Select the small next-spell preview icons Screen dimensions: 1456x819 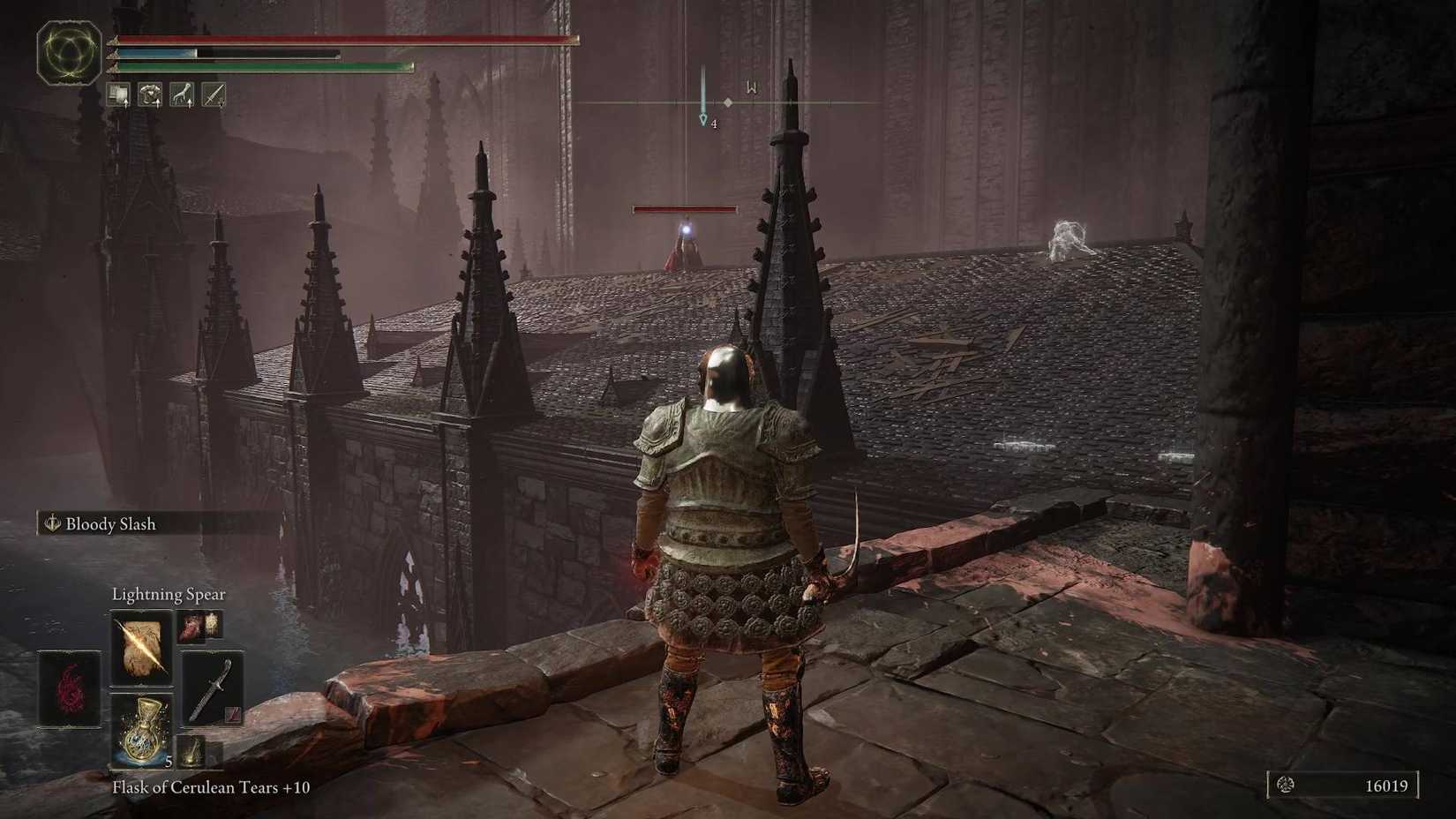click(x=201, y=626)
